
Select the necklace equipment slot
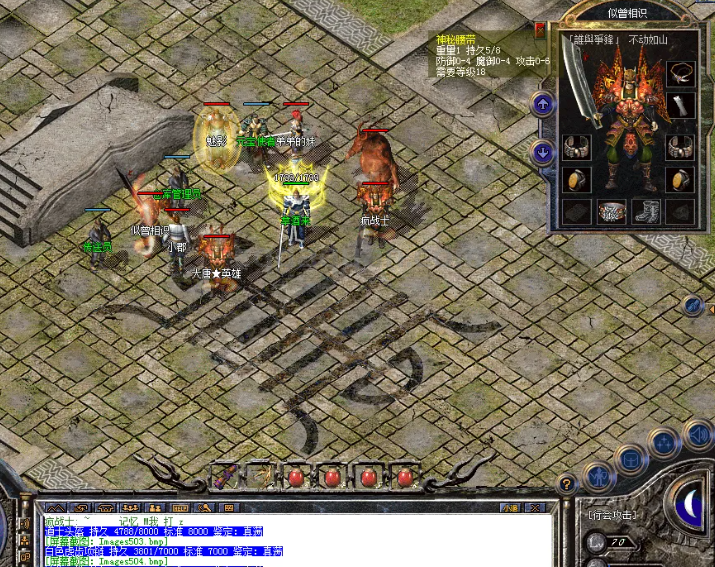[681, 73]
